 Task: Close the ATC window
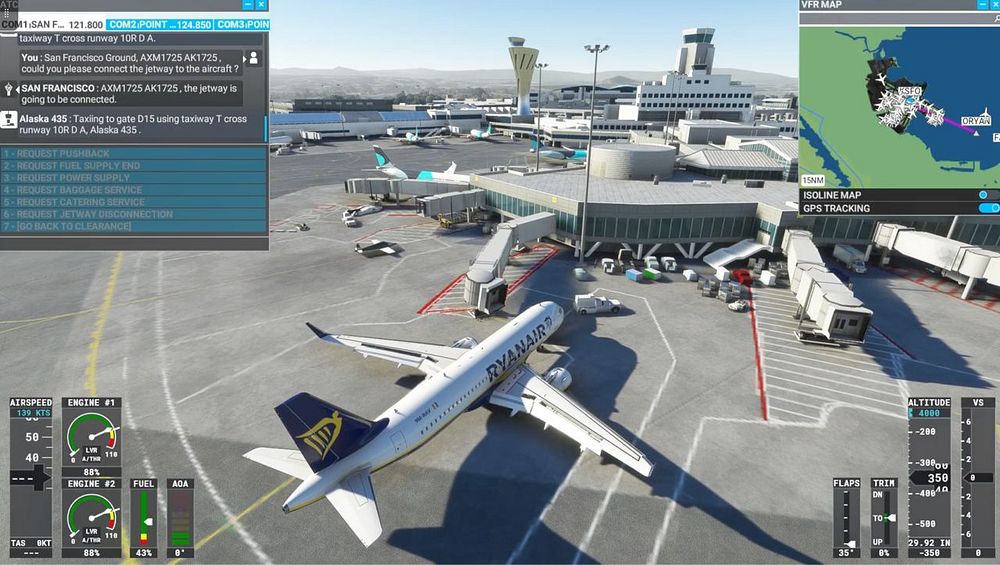click(261, 5)
